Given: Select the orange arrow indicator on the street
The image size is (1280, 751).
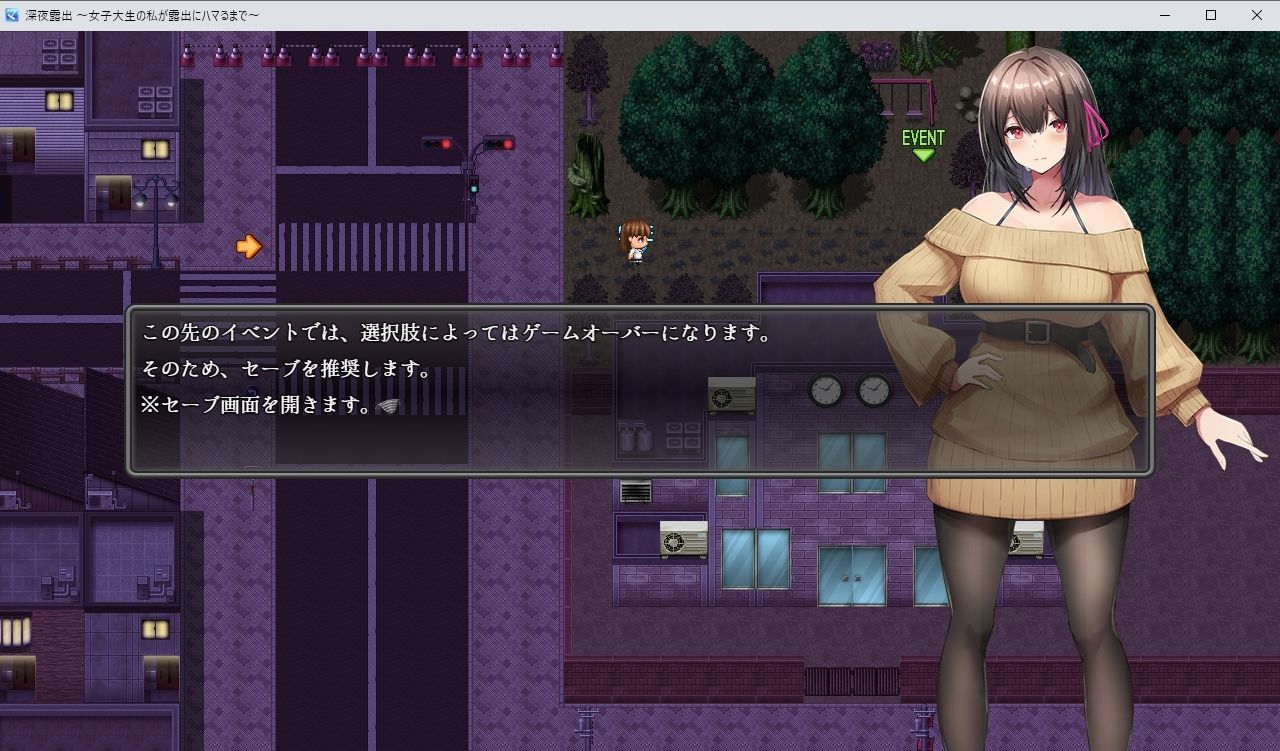Looking at the screenshot, I should (250, 245).
